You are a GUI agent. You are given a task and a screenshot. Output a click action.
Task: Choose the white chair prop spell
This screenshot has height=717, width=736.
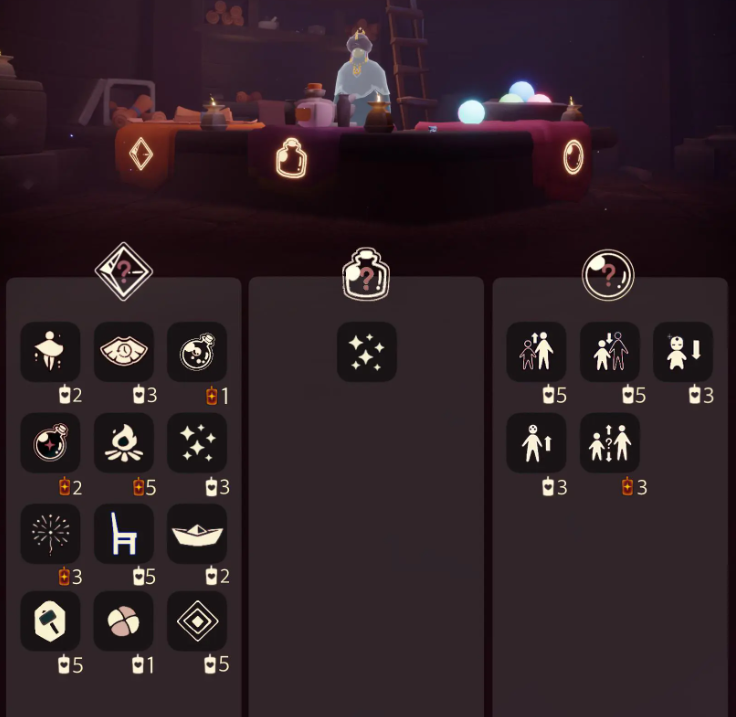pos(124,533)
